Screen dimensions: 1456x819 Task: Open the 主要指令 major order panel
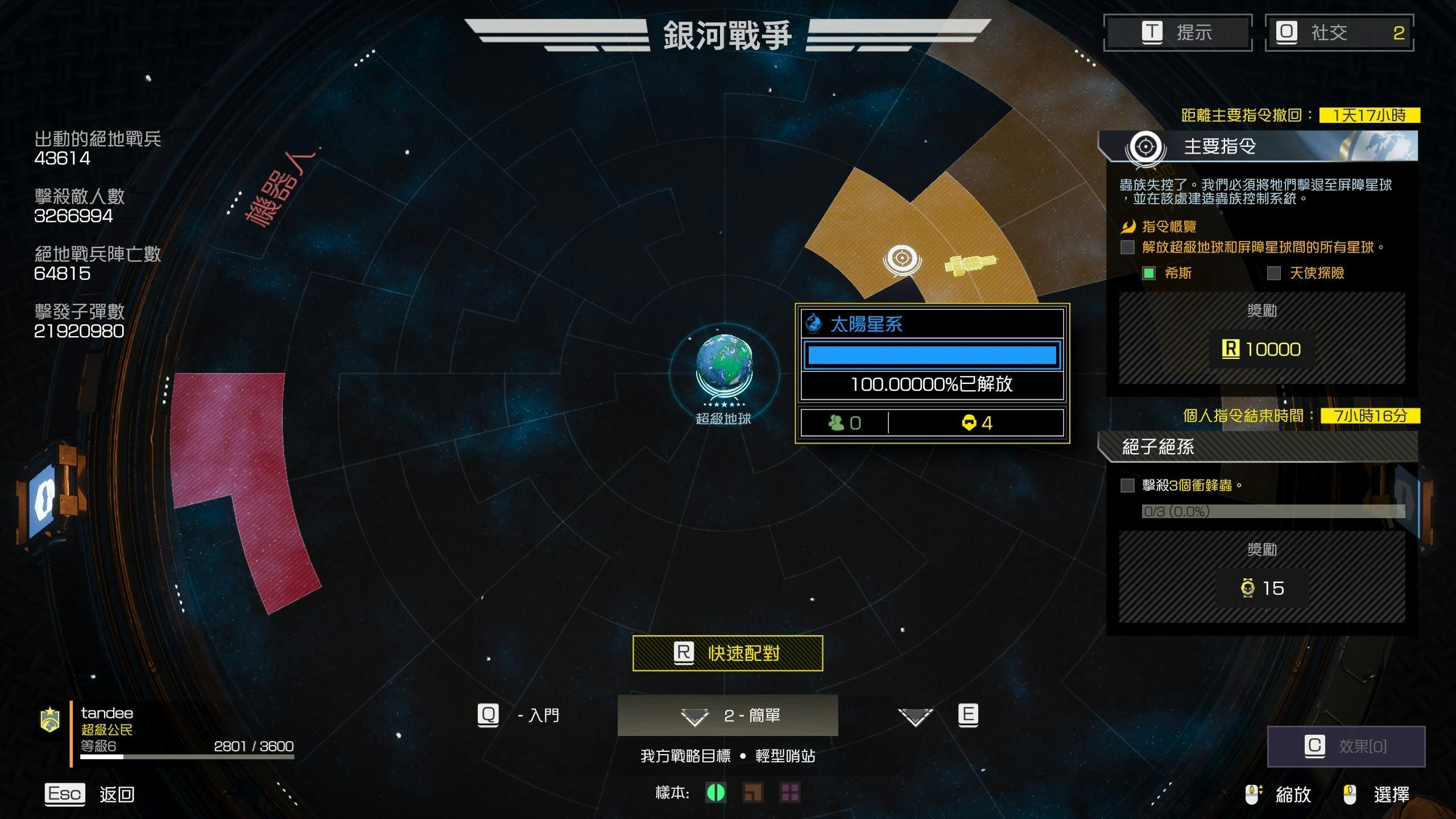click(1258, 147)
